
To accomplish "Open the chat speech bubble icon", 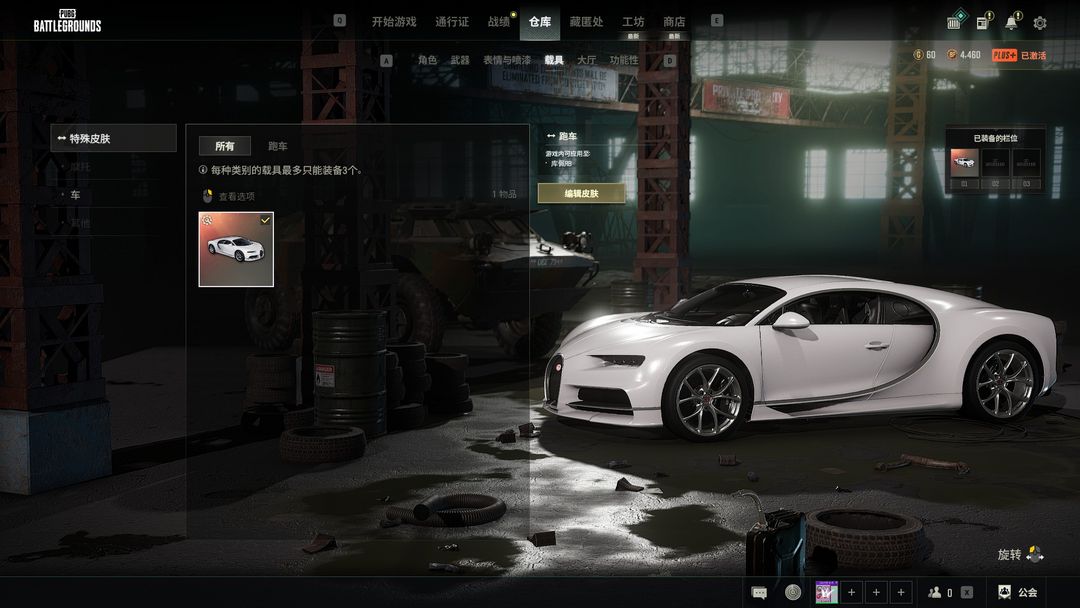I will [x=760, y=592].
